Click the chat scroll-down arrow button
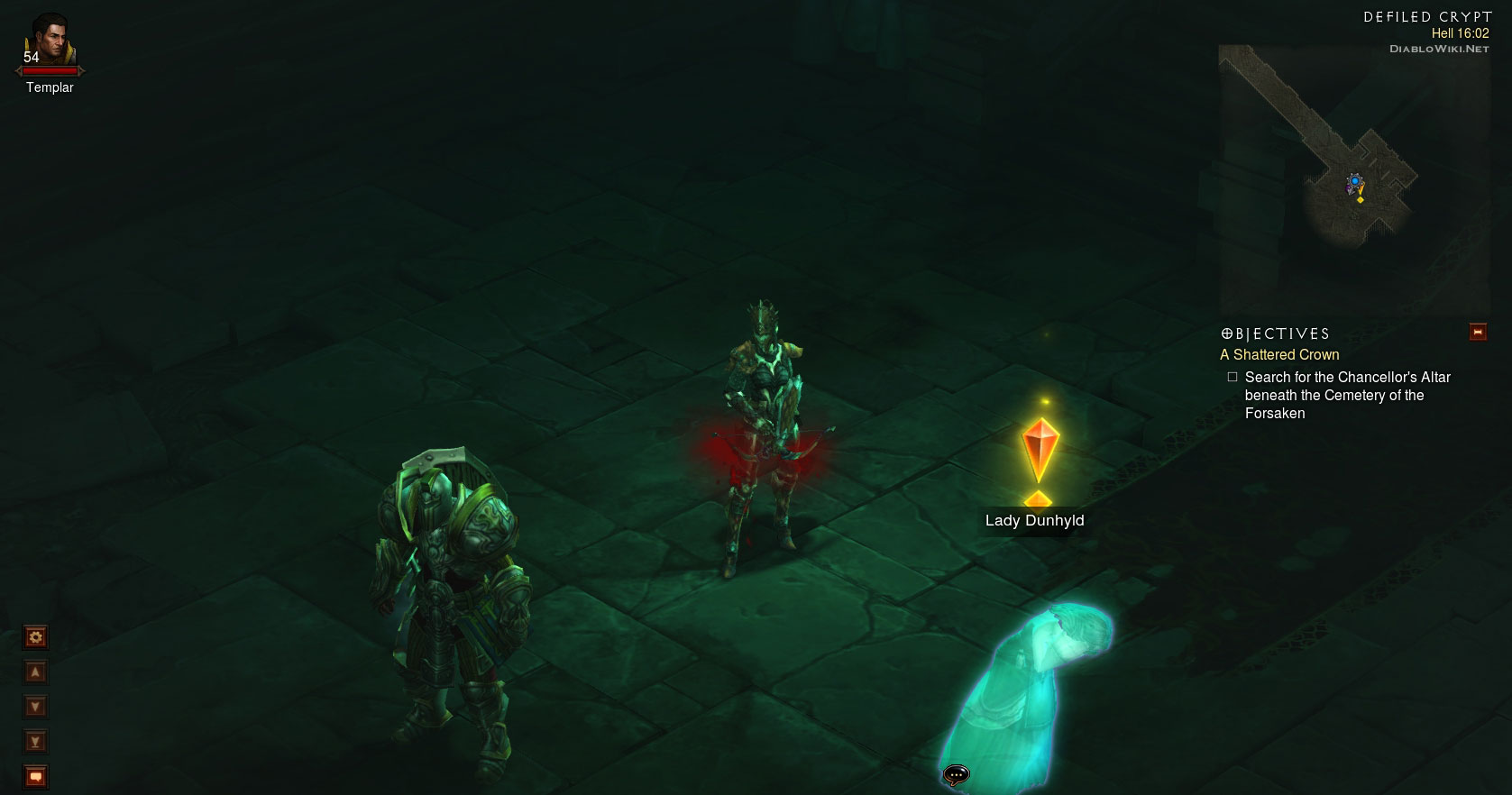This screenshot has height=795, width=1512. click(x=35, y=707)
